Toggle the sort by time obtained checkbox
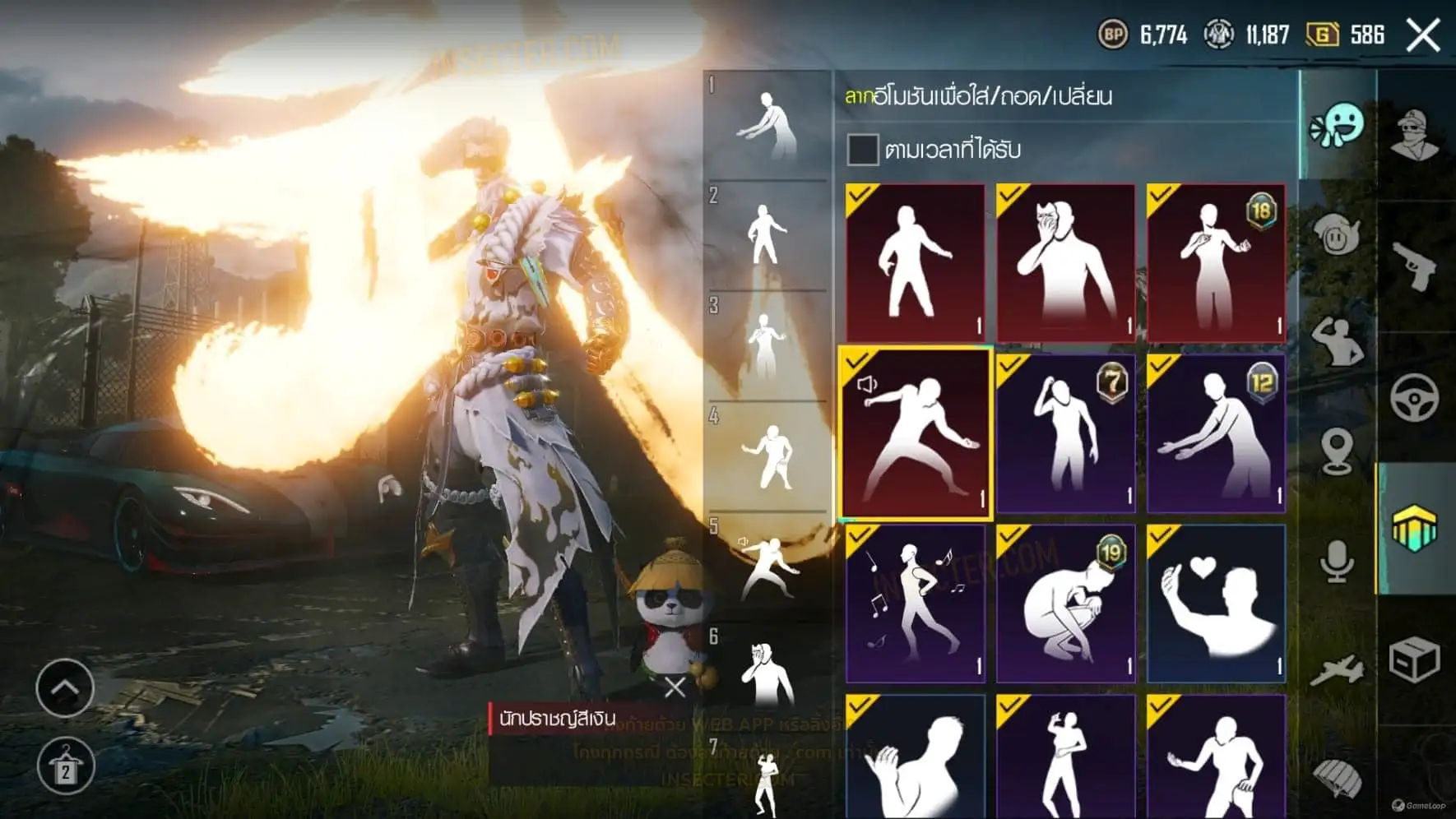Viewport: 1456px width, 819px height. 862,150
